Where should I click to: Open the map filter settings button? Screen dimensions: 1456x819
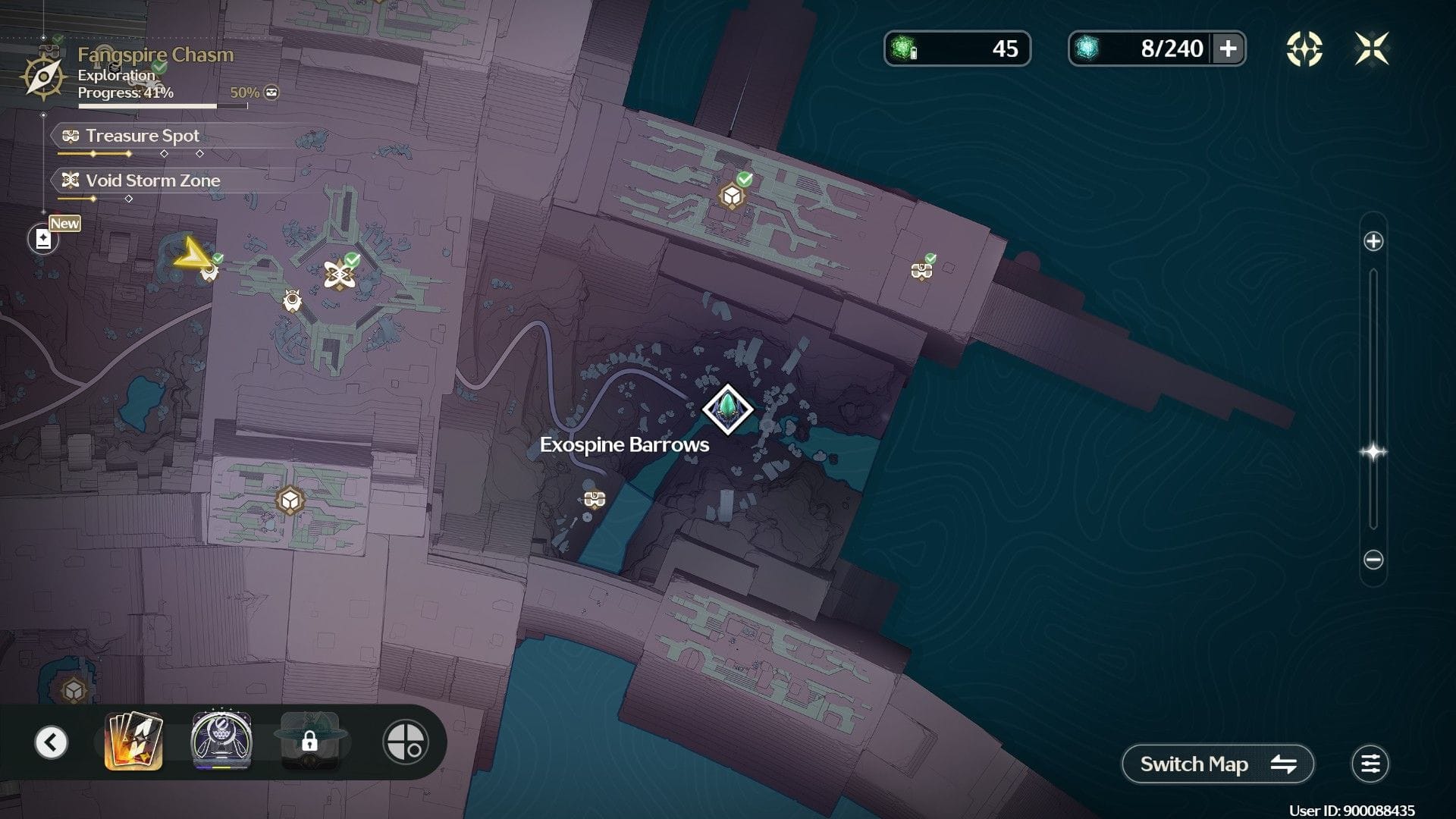point(1370,764)
